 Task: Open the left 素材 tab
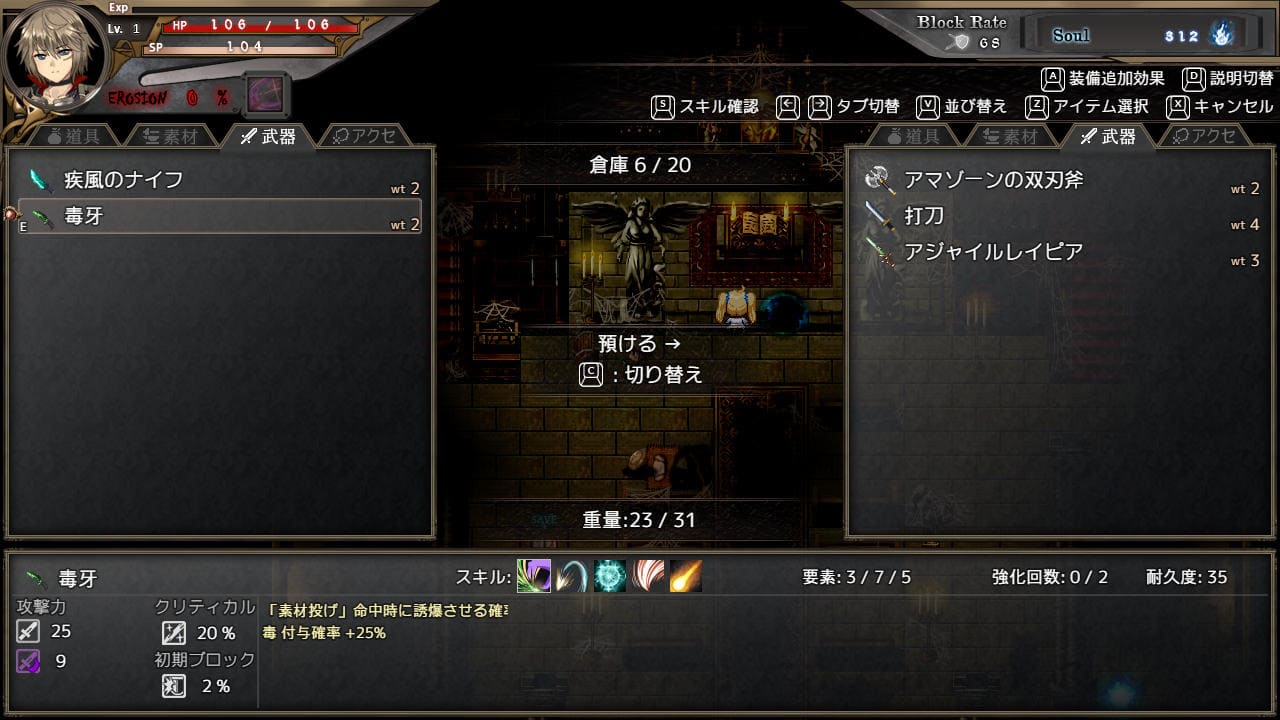pos(170,136)
